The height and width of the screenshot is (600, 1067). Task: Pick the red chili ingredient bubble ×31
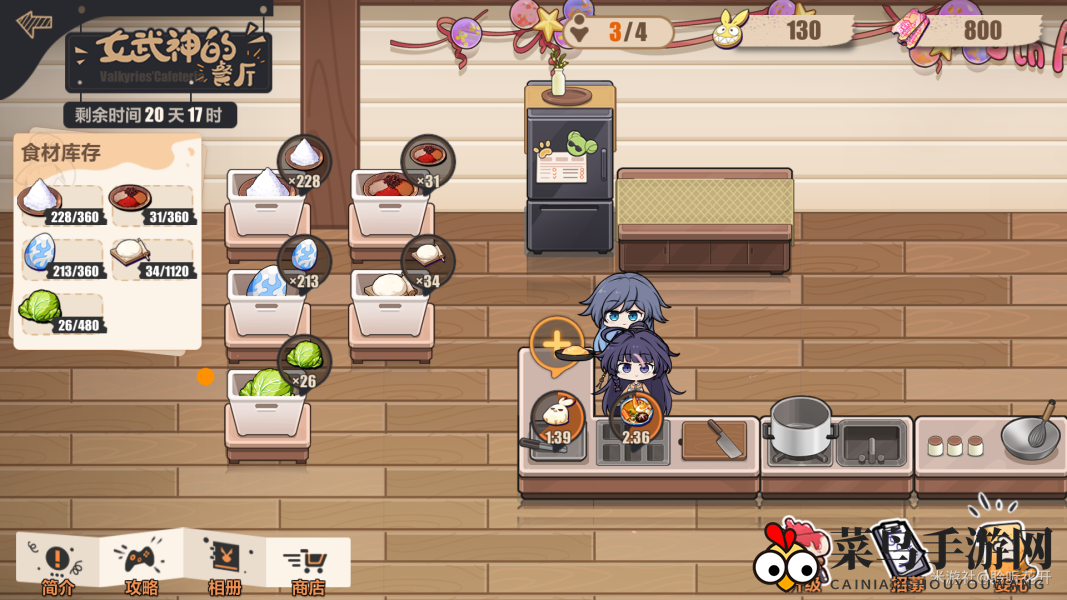(x=428, y=161)
